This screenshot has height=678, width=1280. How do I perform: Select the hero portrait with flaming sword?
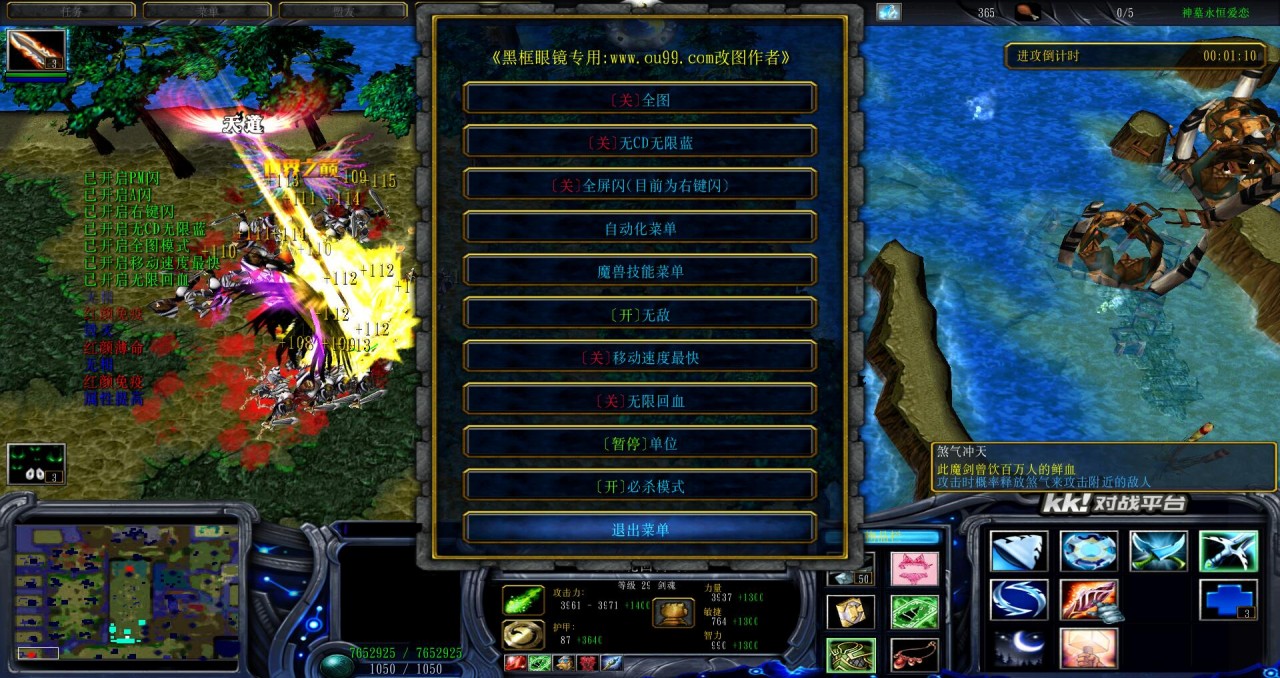click(x=36, y=50)
